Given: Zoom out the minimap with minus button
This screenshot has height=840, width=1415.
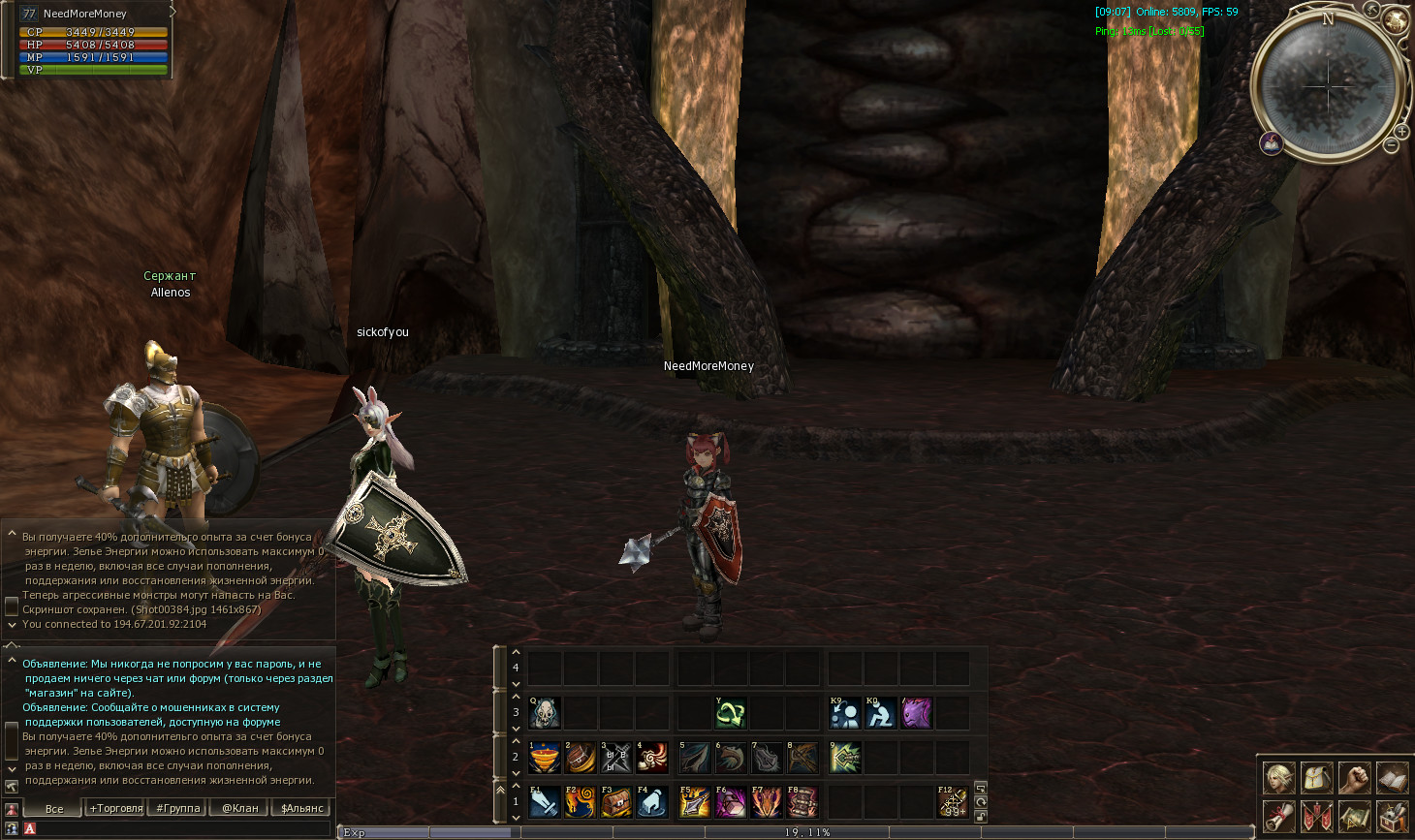Looking at the screenshot, I should 1391,145.
